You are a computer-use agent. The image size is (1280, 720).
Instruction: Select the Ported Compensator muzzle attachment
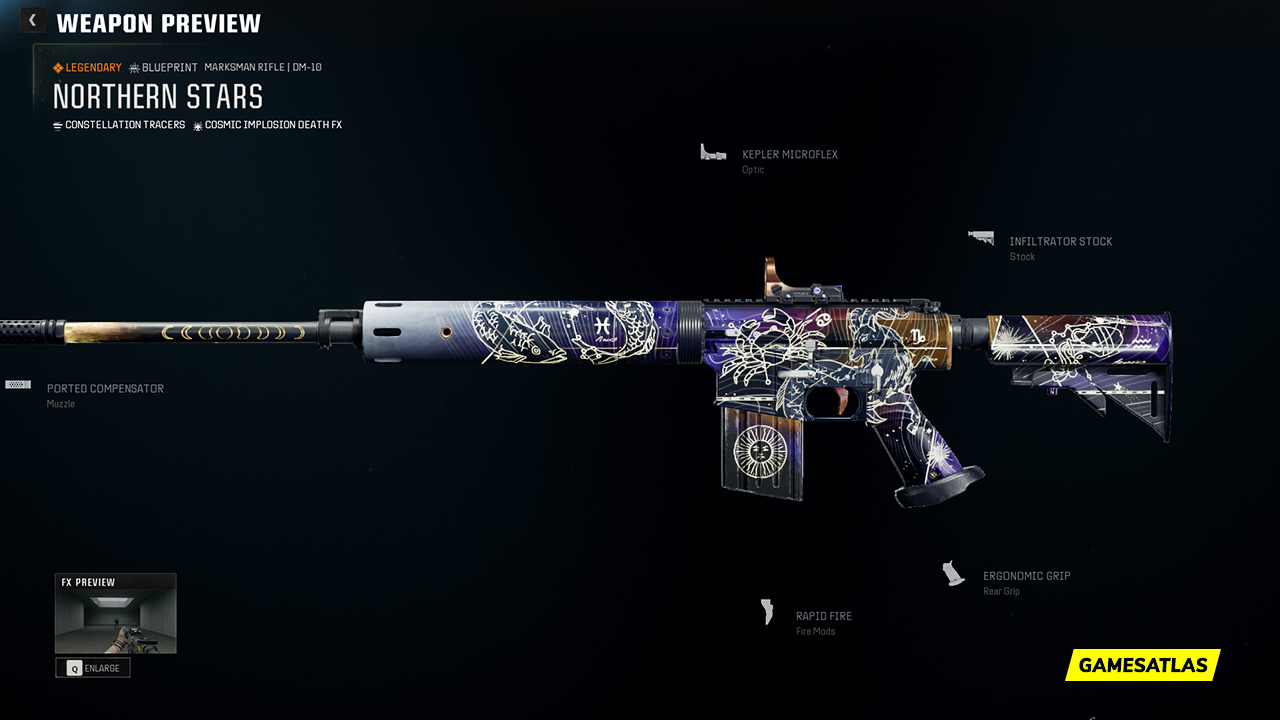coord(104,389)
